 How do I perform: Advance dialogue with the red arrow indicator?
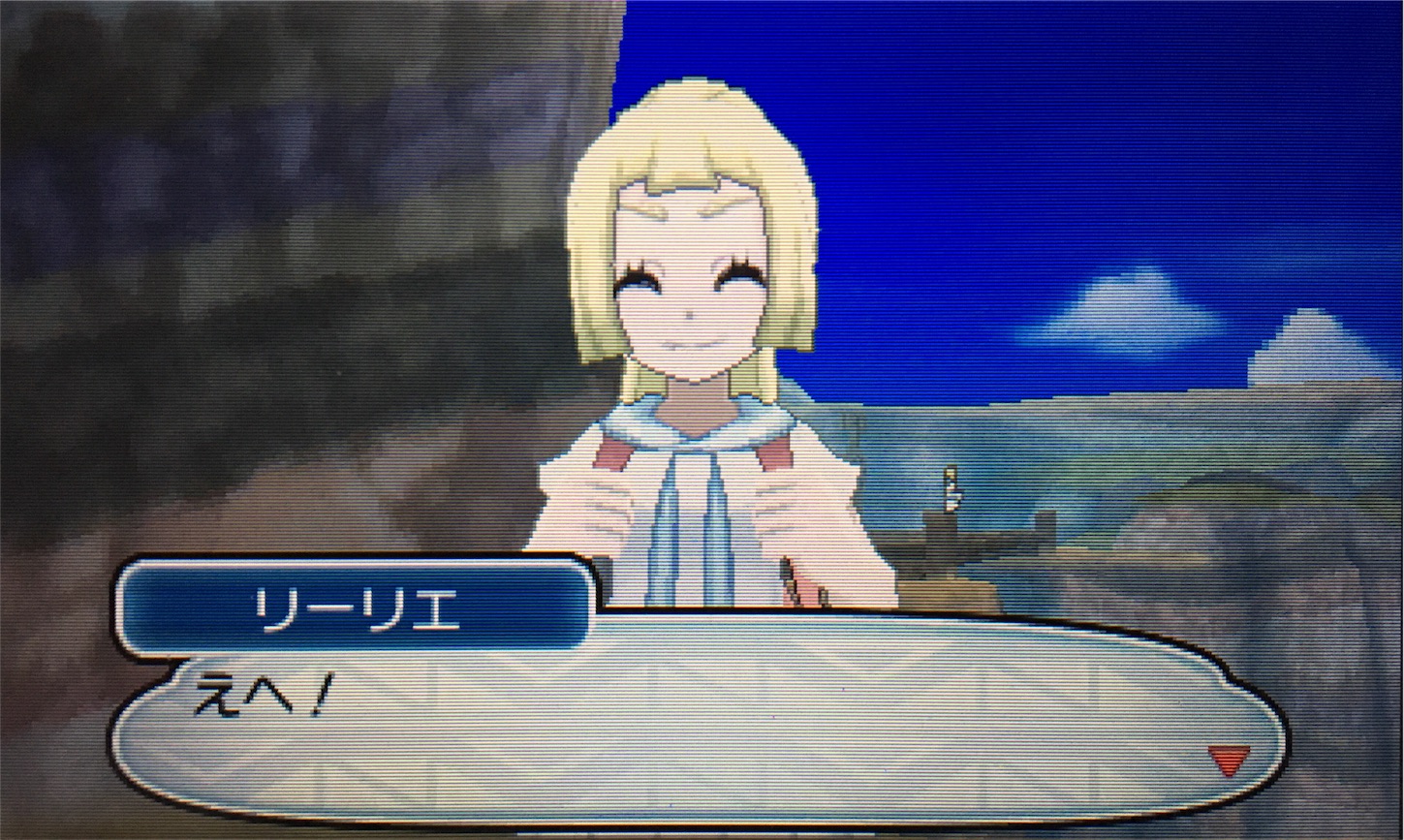coord(1229,759)
